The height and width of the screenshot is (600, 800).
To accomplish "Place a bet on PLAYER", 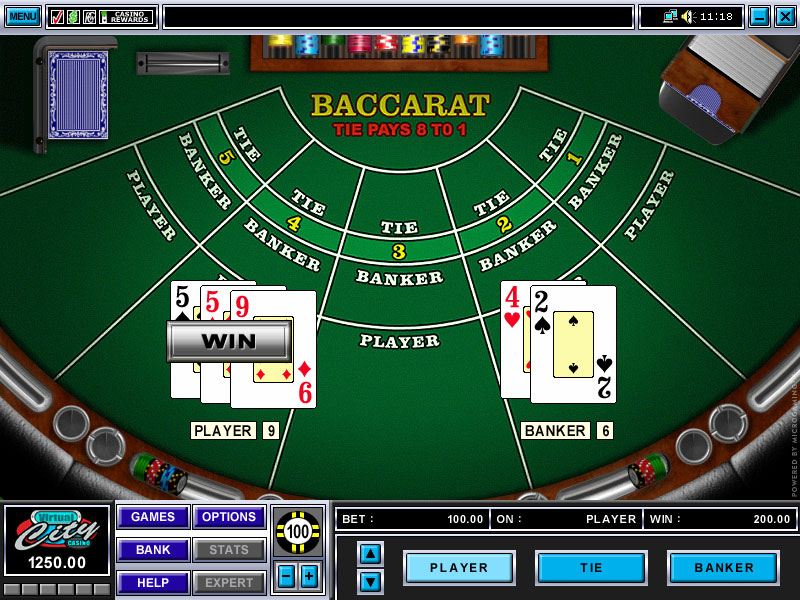I will pos(459,567).
